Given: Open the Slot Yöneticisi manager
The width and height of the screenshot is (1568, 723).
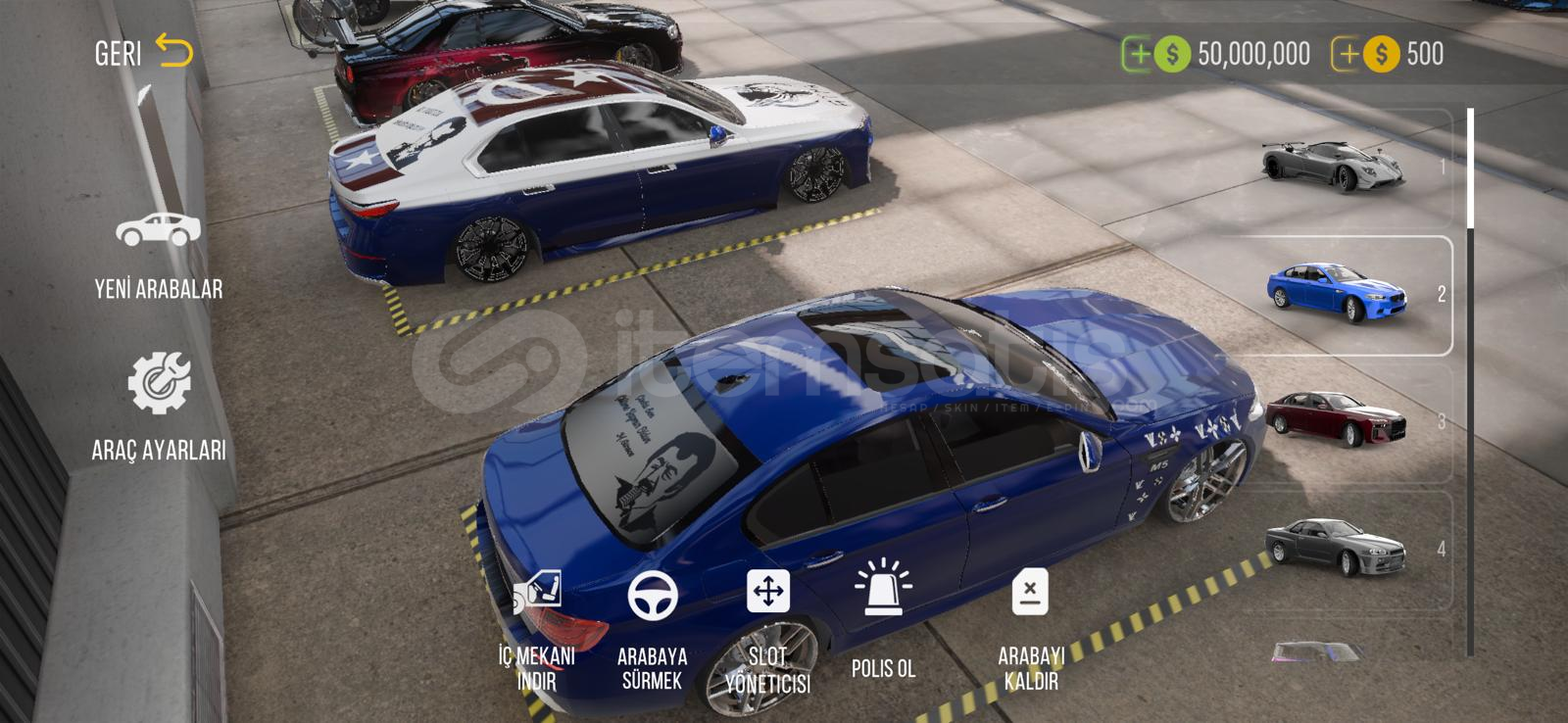Looking at the screenshot, I should pyautogui.click(x=767, y=627).
